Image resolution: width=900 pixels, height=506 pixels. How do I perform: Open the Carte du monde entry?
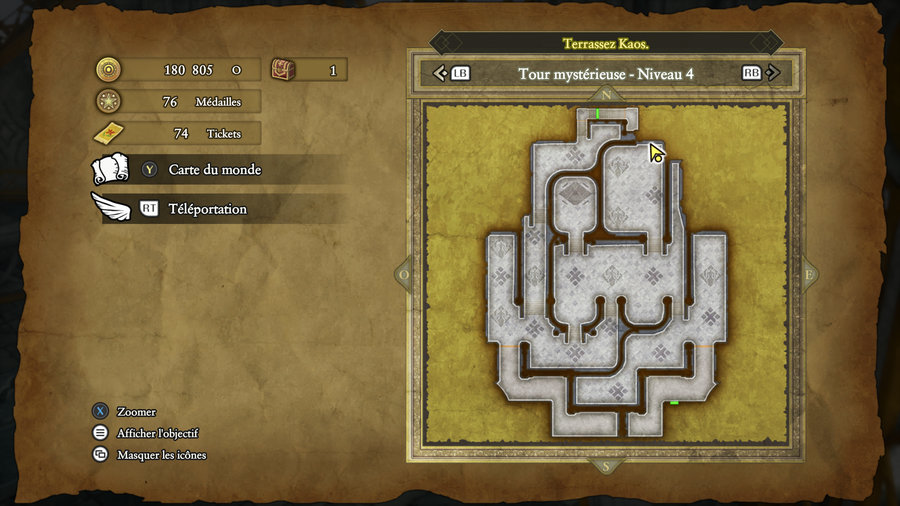tap(214, 170)
